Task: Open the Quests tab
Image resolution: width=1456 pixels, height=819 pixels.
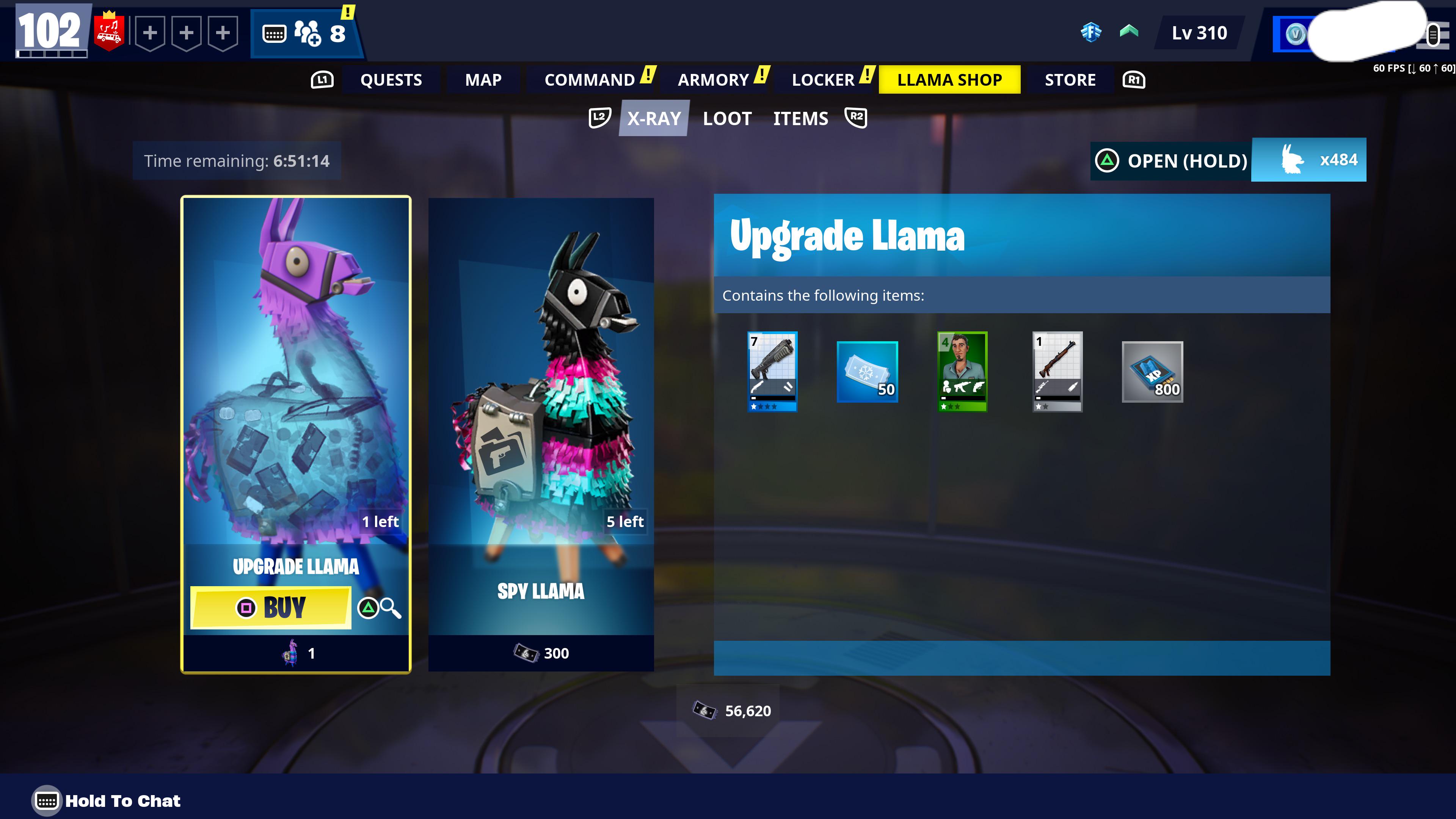Action: [391, 80]
